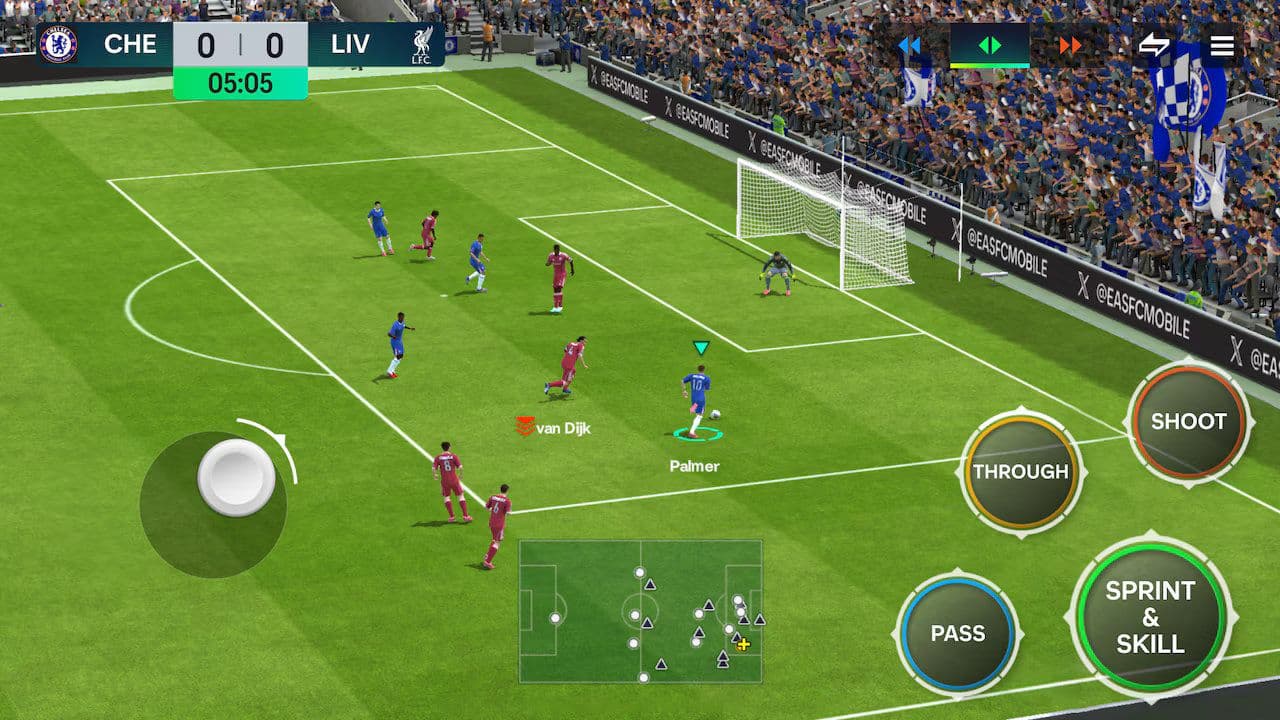The width and height of the screenshot is (1280, 720).
Task: Select Palmer's name label on the pitch
Action: [x=696, y=465]
